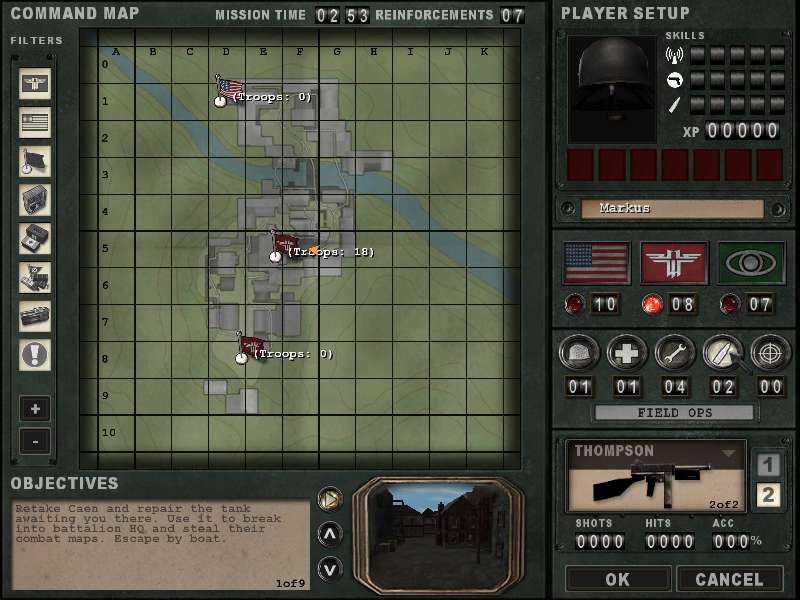Select weapon slot 2
The width and height of the screenshot is (800, 600).
click(767, 495)
